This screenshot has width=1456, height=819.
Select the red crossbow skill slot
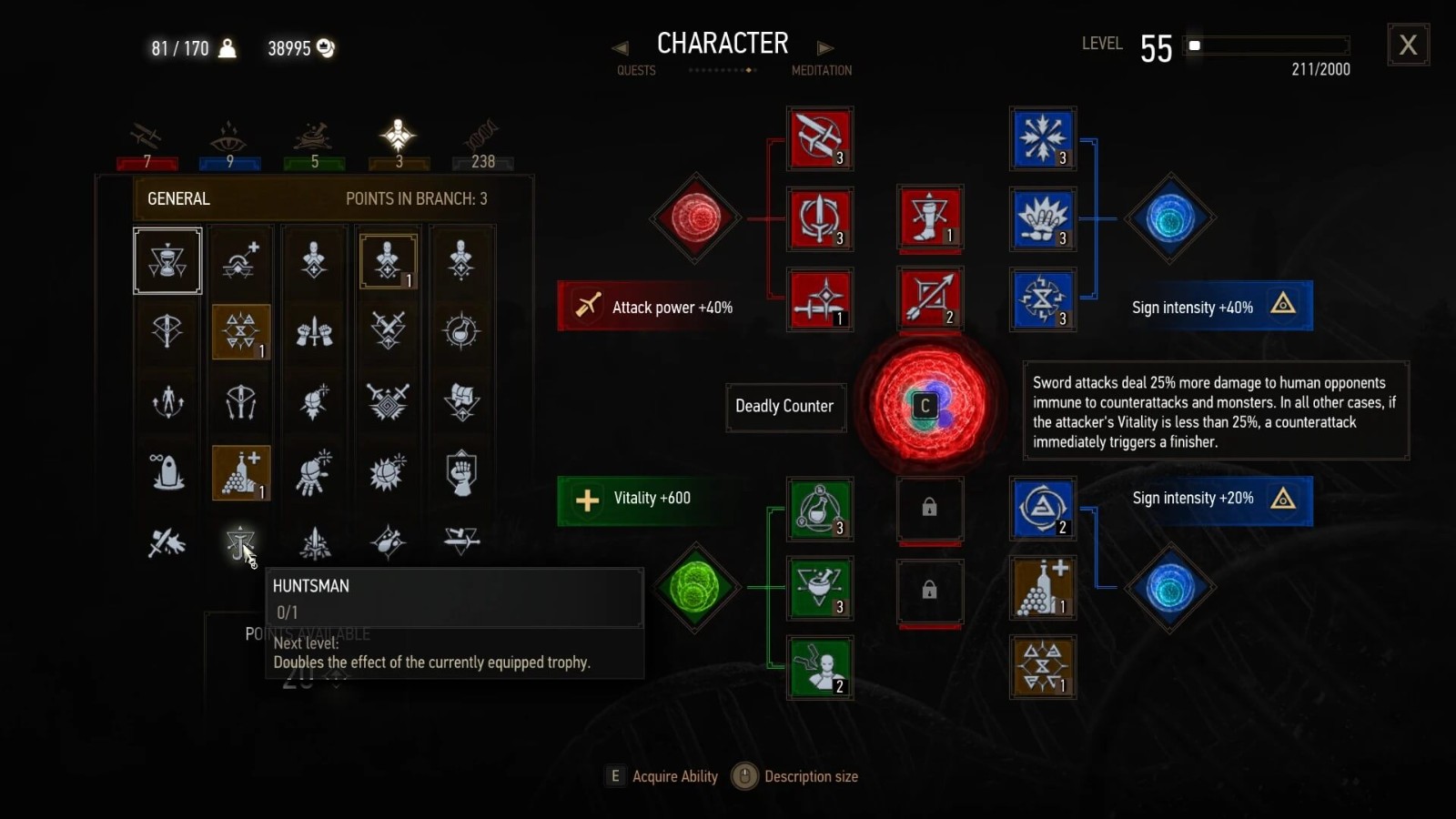[929, 298]
